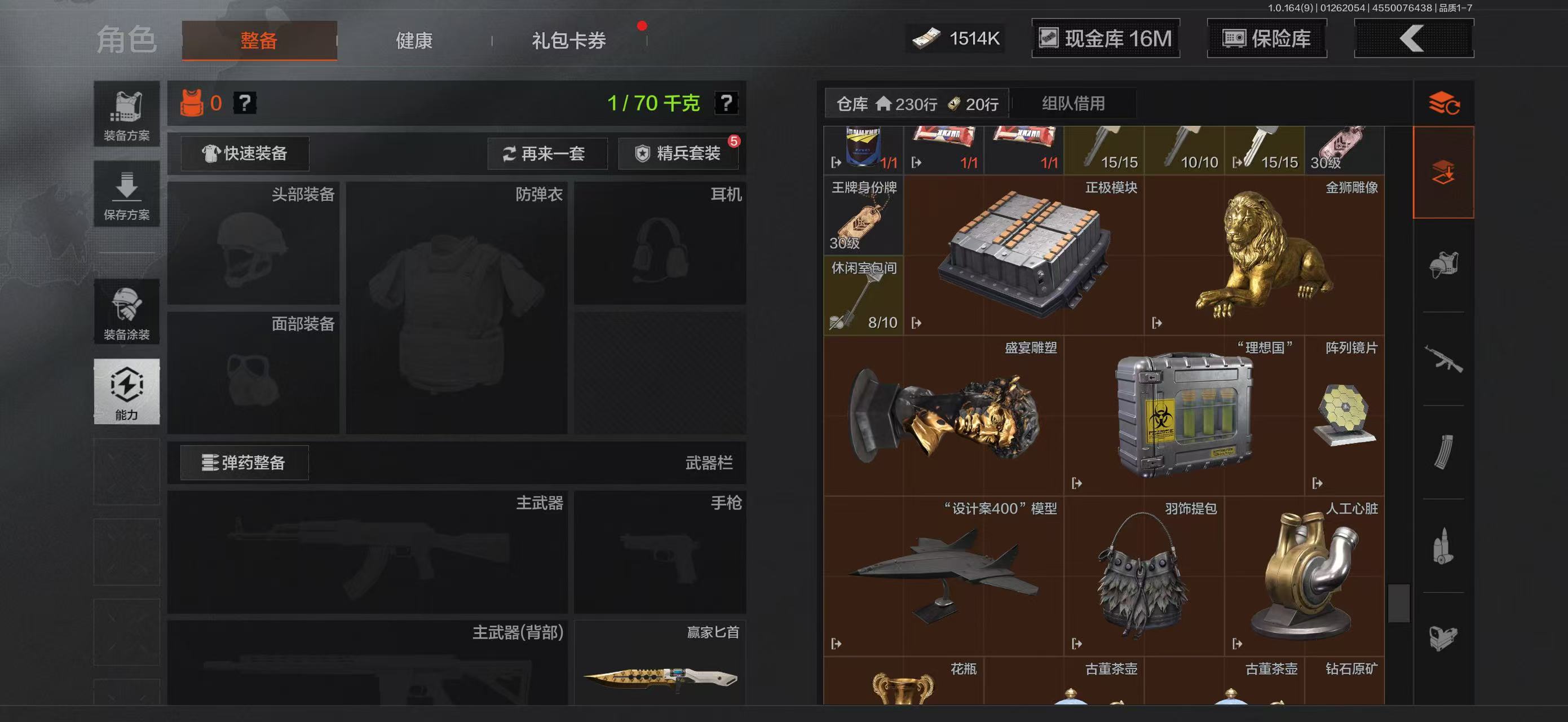Open the weight help question mark
The image size is (1568, 722).
pyautogui.click(x=728, y=103)
